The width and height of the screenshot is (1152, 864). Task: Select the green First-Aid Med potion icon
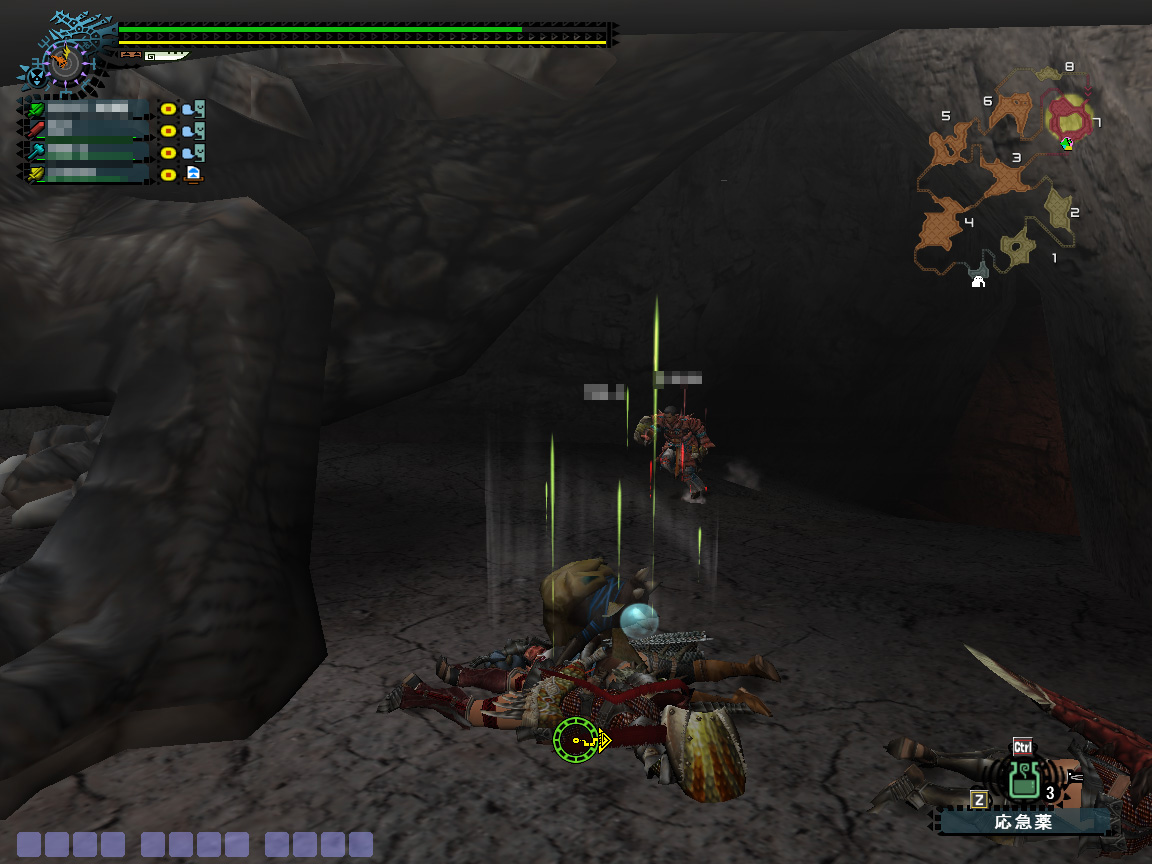click(x=1022, y=779)
